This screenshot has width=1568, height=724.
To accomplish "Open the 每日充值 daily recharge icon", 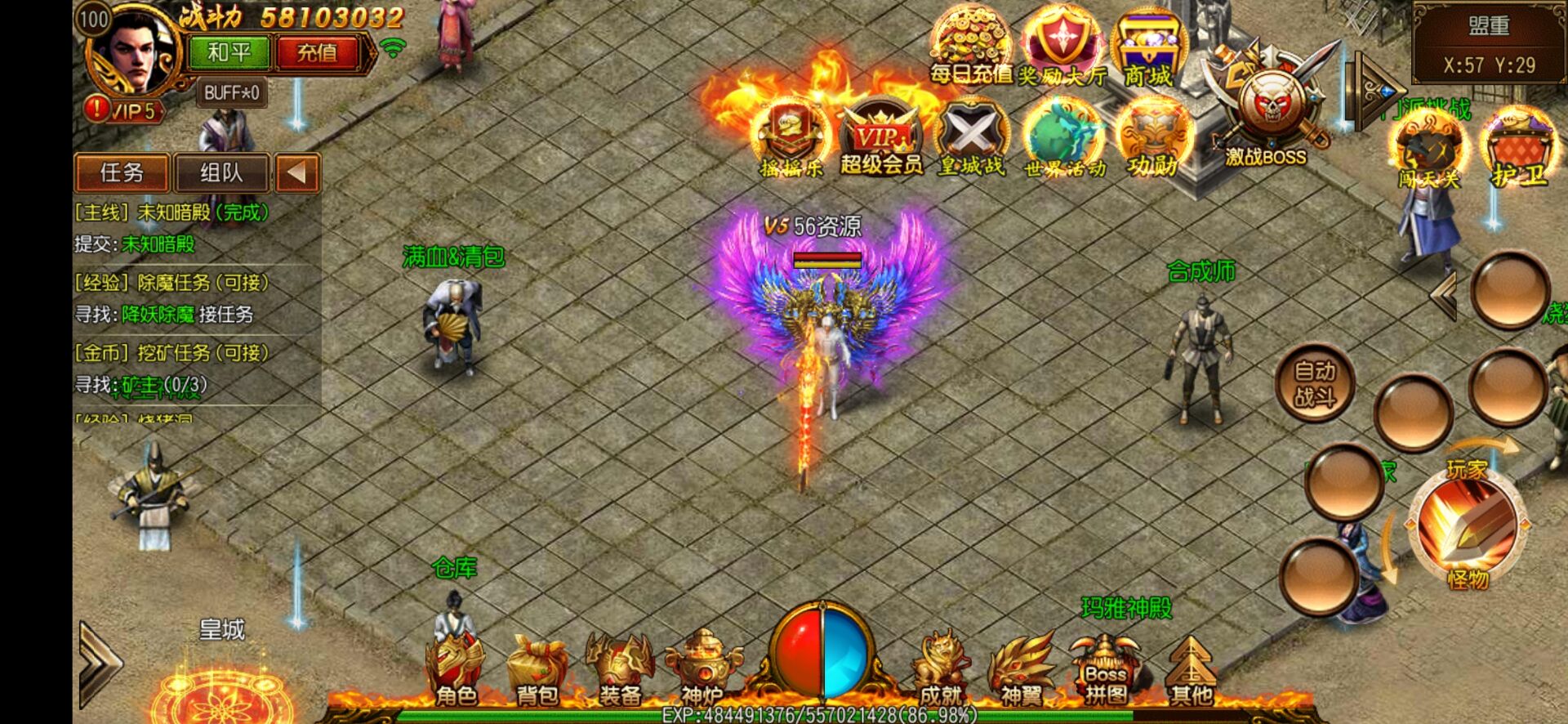I will tap(970, 46).
